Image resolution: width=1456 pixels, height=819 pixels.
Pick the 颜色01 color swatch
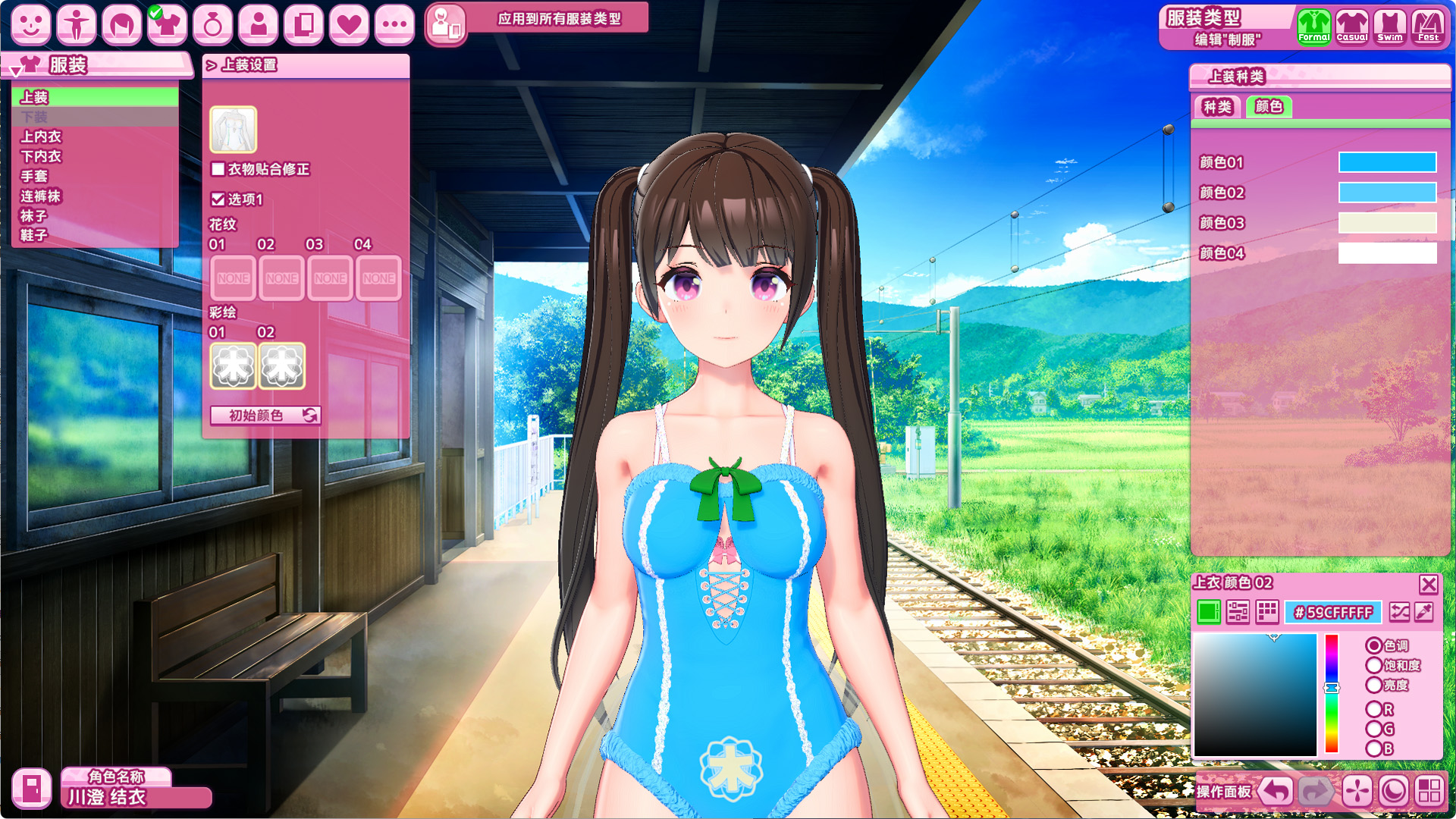click(1387, 162)
